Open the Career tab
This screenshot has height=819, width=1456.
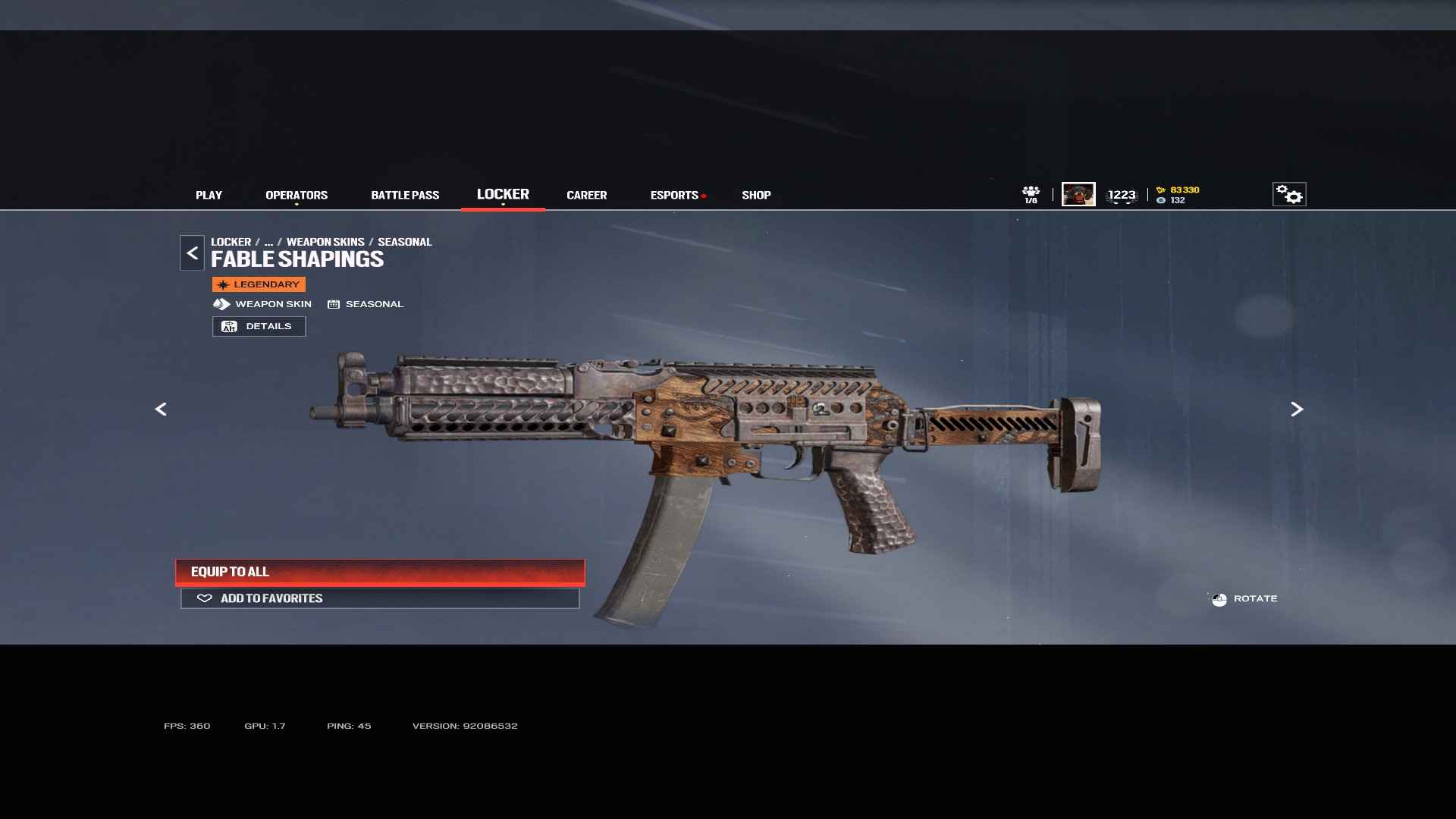click(x=586, y=195)
